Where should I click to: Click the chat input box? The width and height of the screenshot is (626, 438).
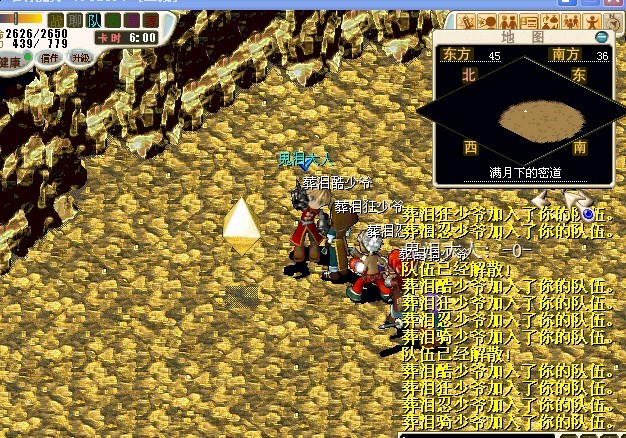click(480, 434)
